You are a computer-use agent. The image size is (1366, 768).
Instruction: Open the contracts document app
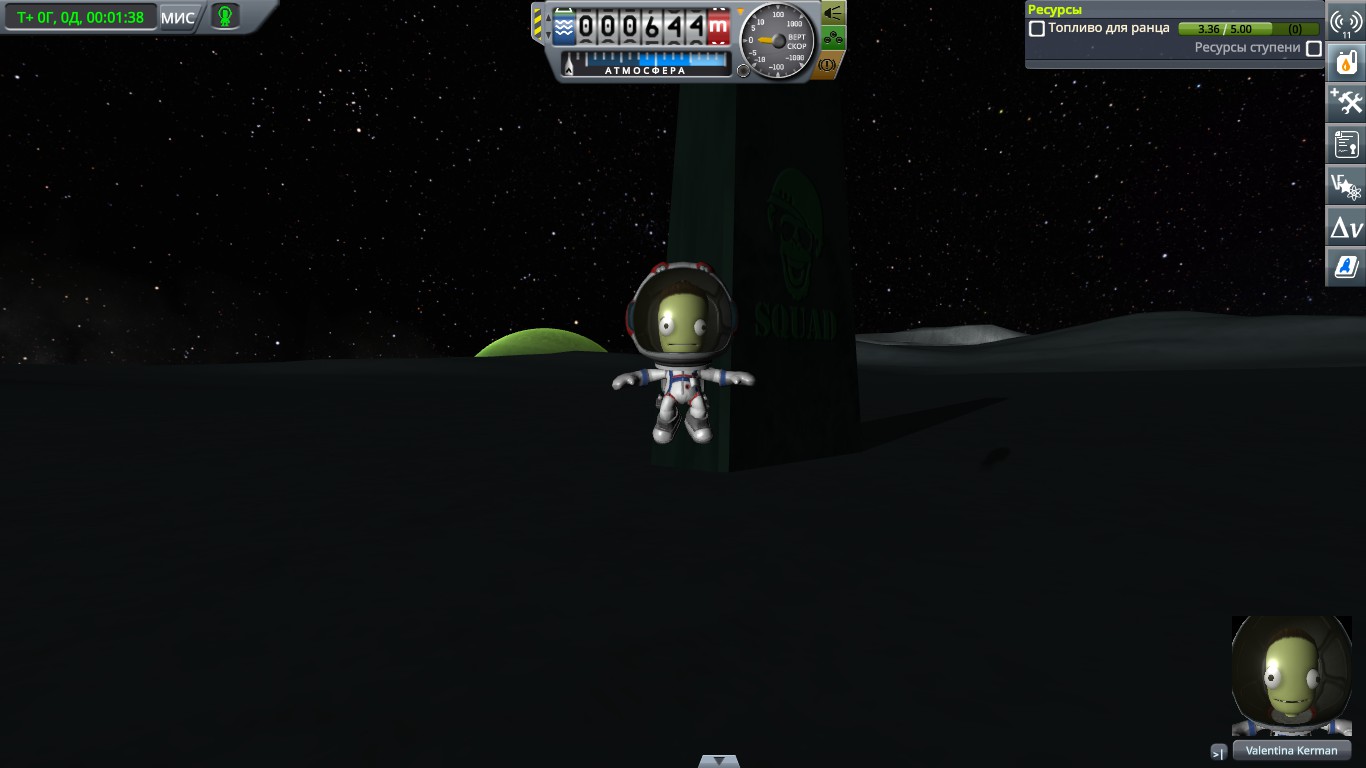1345,143
